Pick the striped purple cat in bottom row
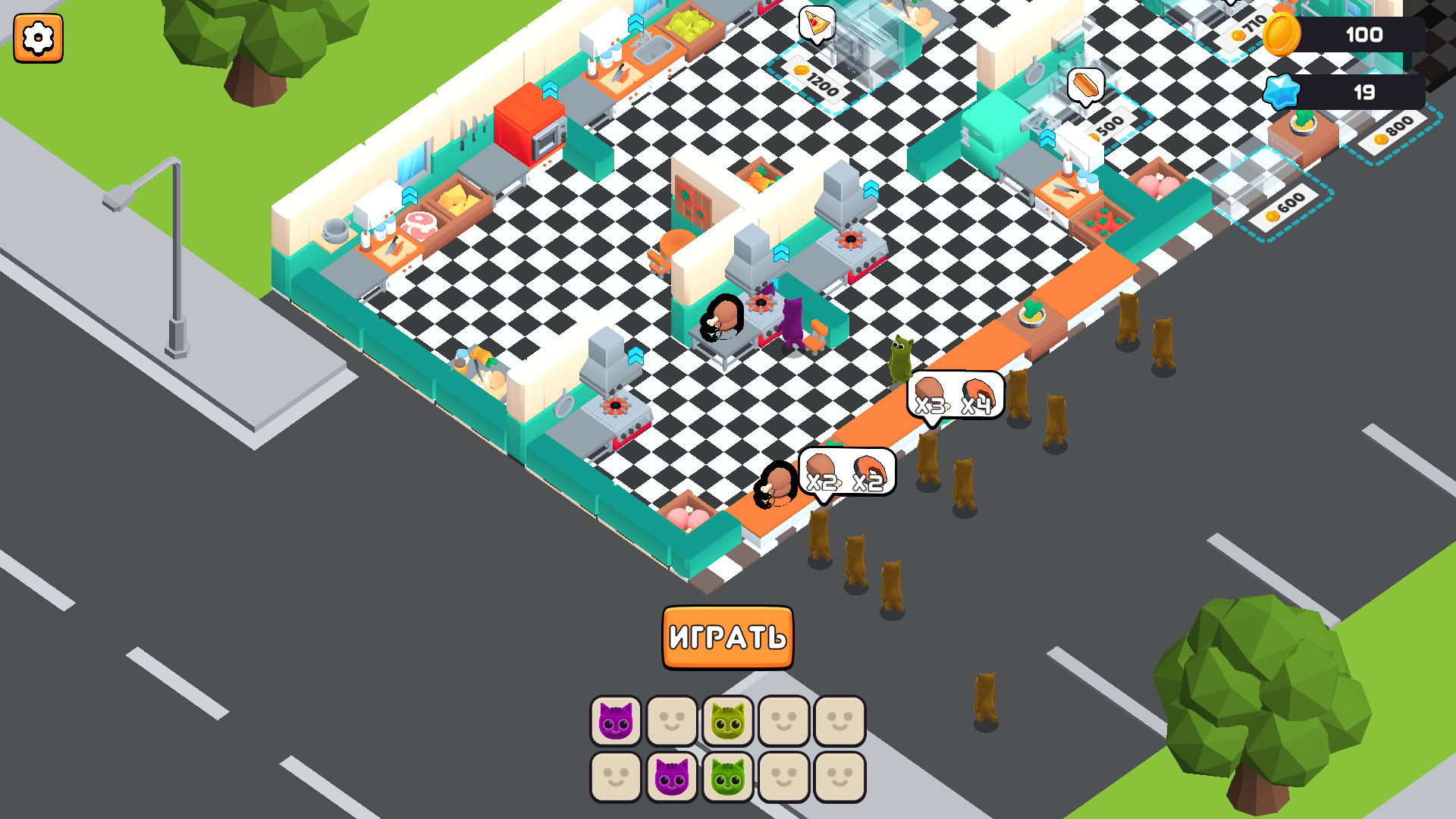The height and width of the screenshot is (819, 1456). click(671, 777)
